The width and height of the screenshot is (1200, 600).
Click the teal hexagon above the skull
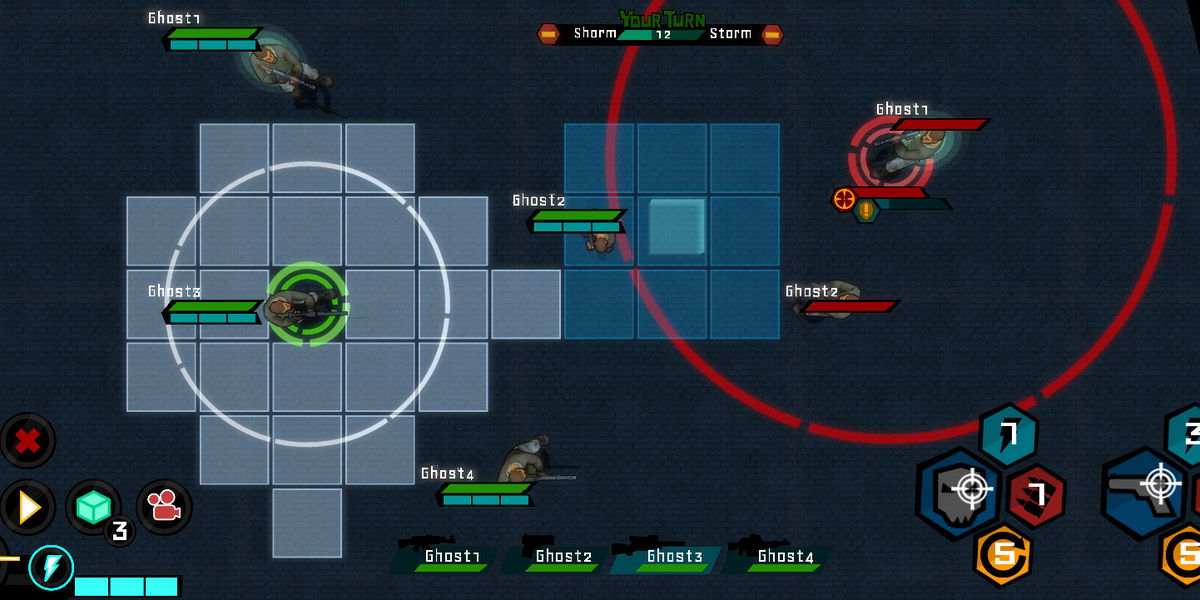tap(1008, 434)
